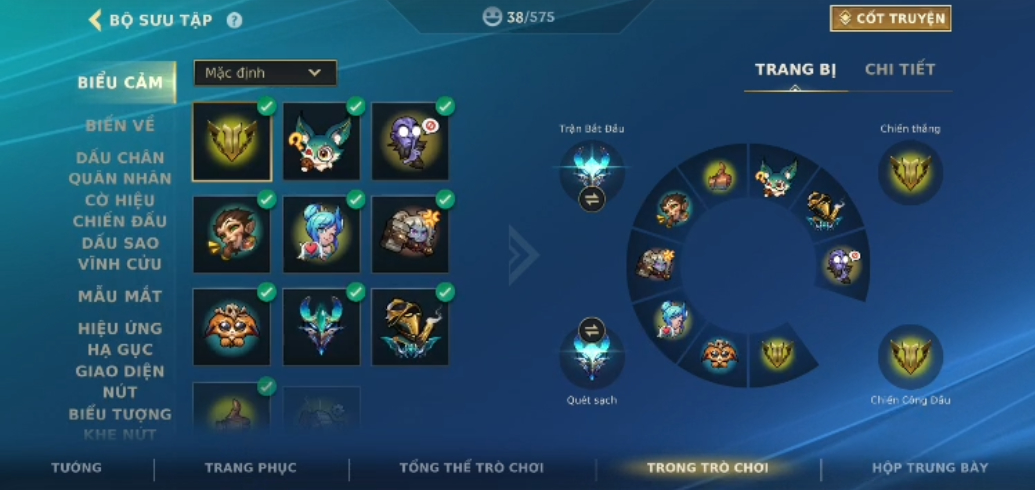
Task: Select the Chiến thắng emote slot
Action: pos(910,172)
